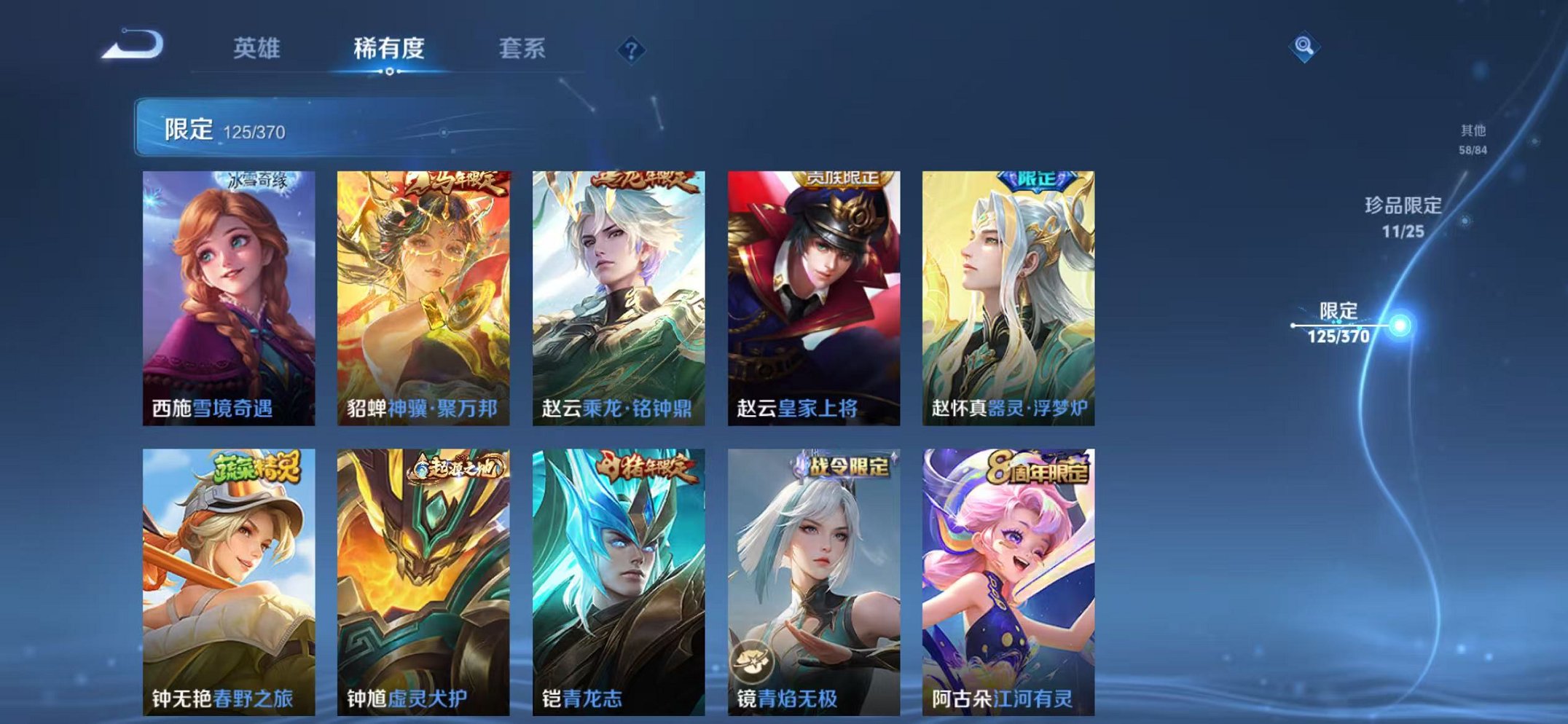Viewport: 1568px width, 724px height.
Task: Open the 赵云皇家上将 skin thumbnail
Action: [815, 291]
